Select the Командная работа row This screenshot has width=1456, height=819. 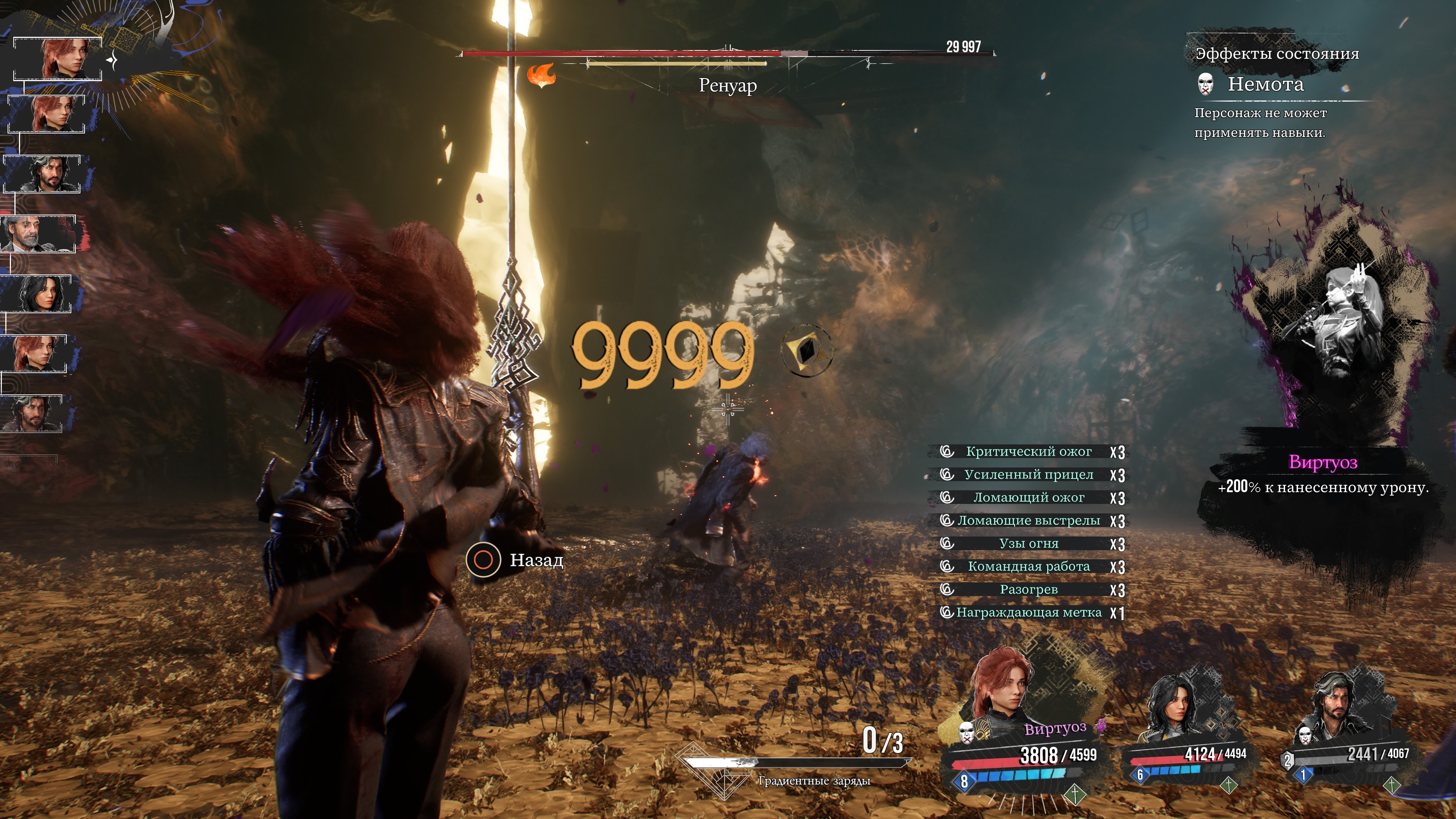[x=1028, y=566]
